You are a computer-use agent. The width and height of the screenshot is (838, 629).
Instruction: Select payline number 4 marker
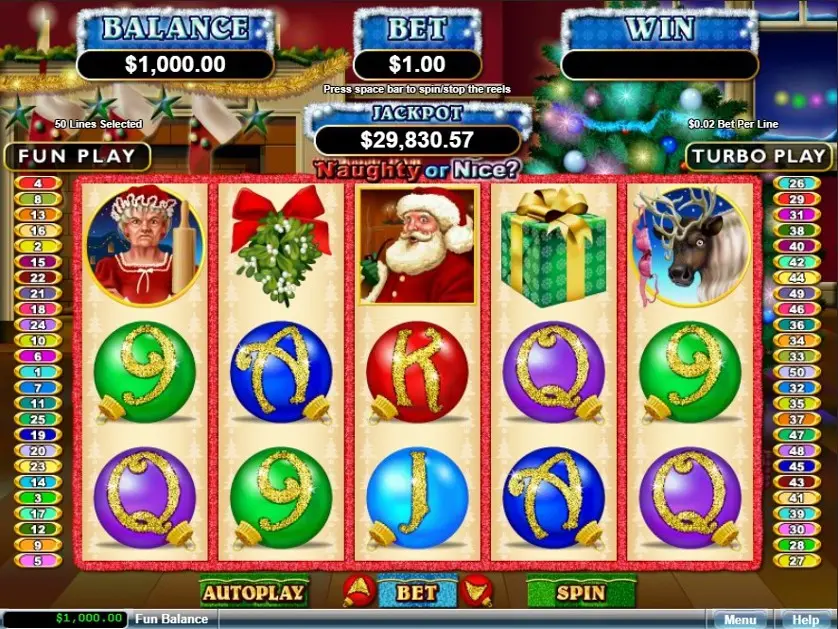38,184
